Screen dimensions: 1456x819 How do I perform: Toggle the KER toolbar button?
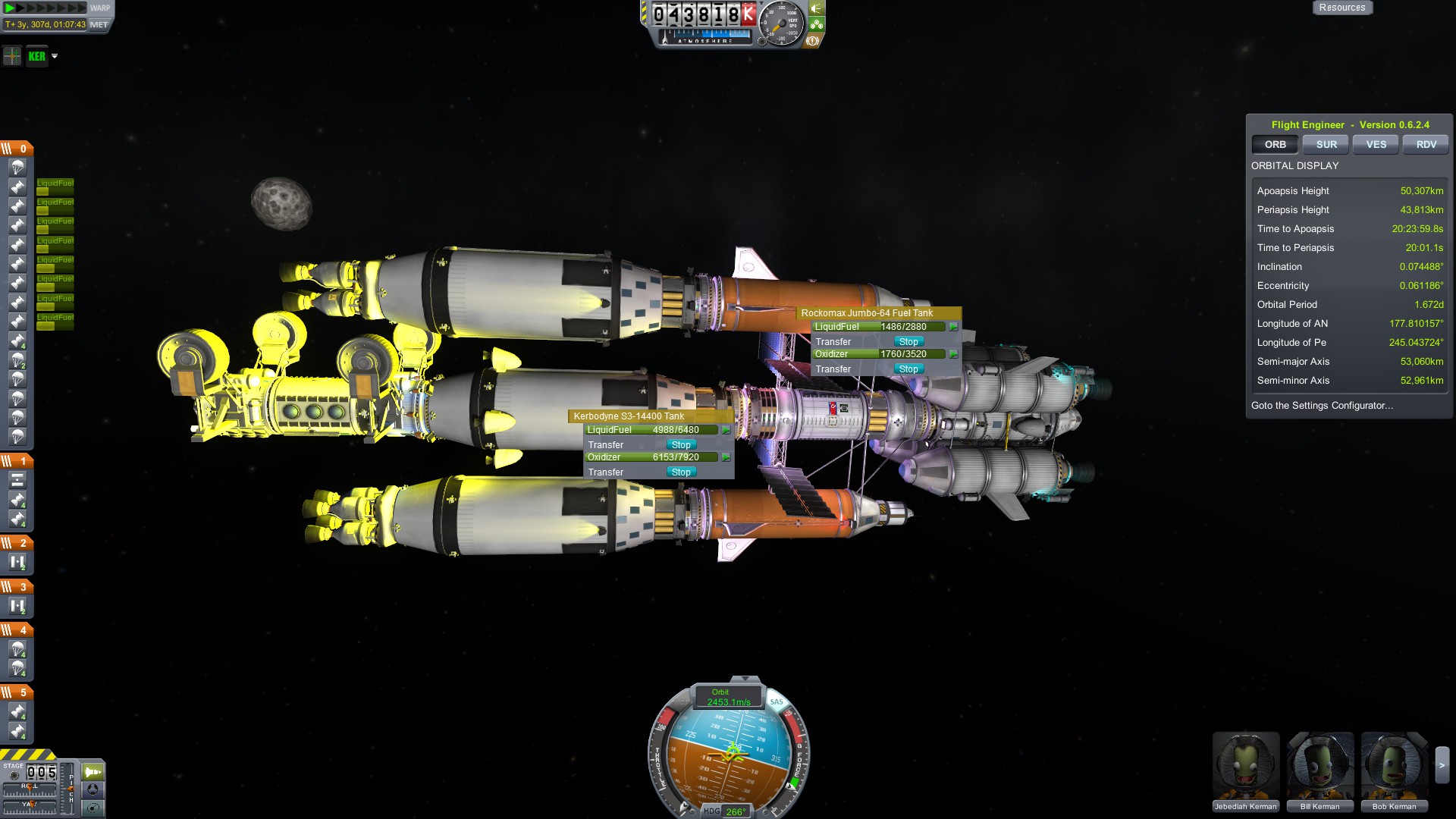tap(36, 56)
